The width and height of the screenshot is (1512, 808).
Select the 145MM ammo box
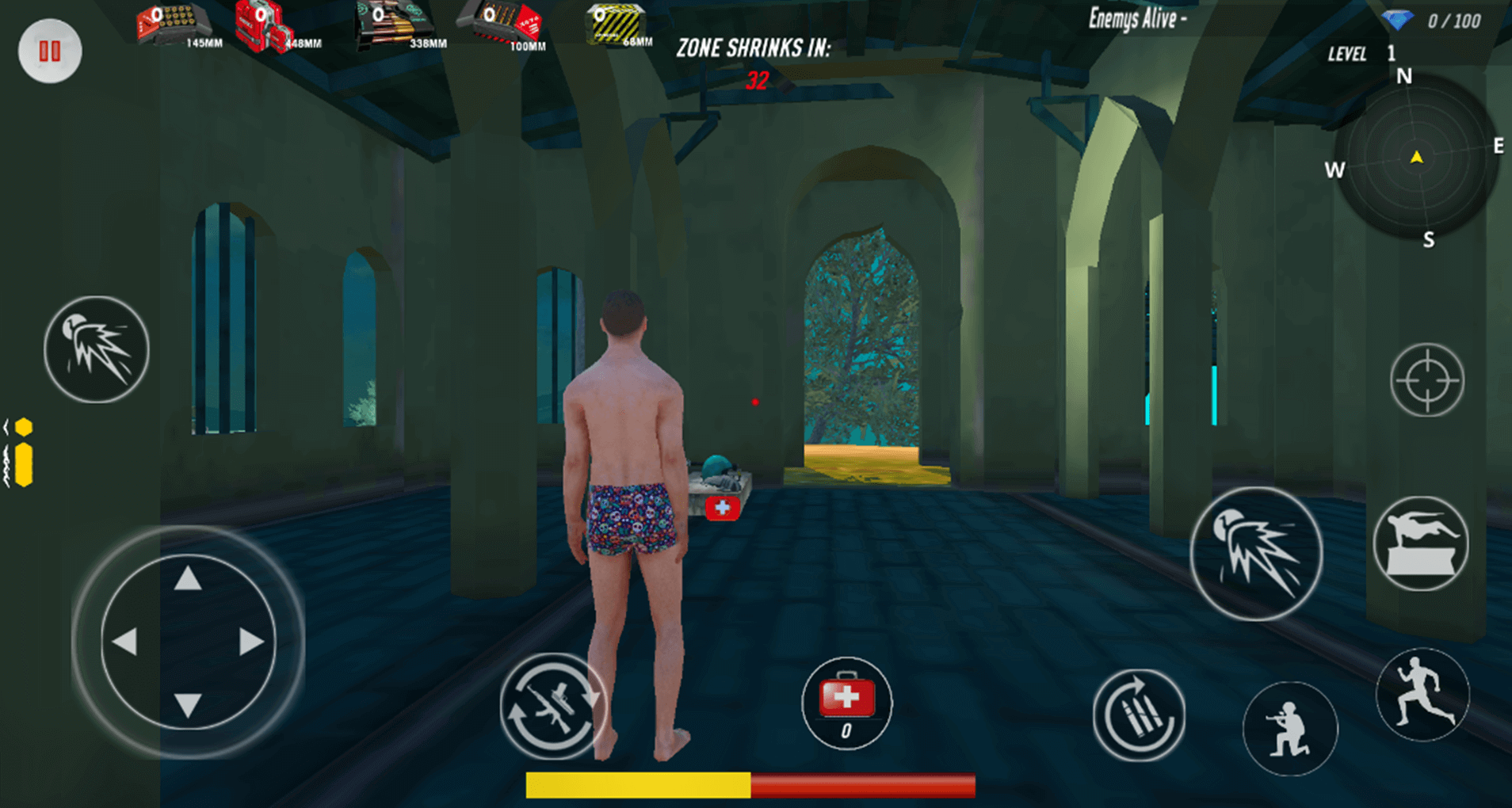(174, 25)
